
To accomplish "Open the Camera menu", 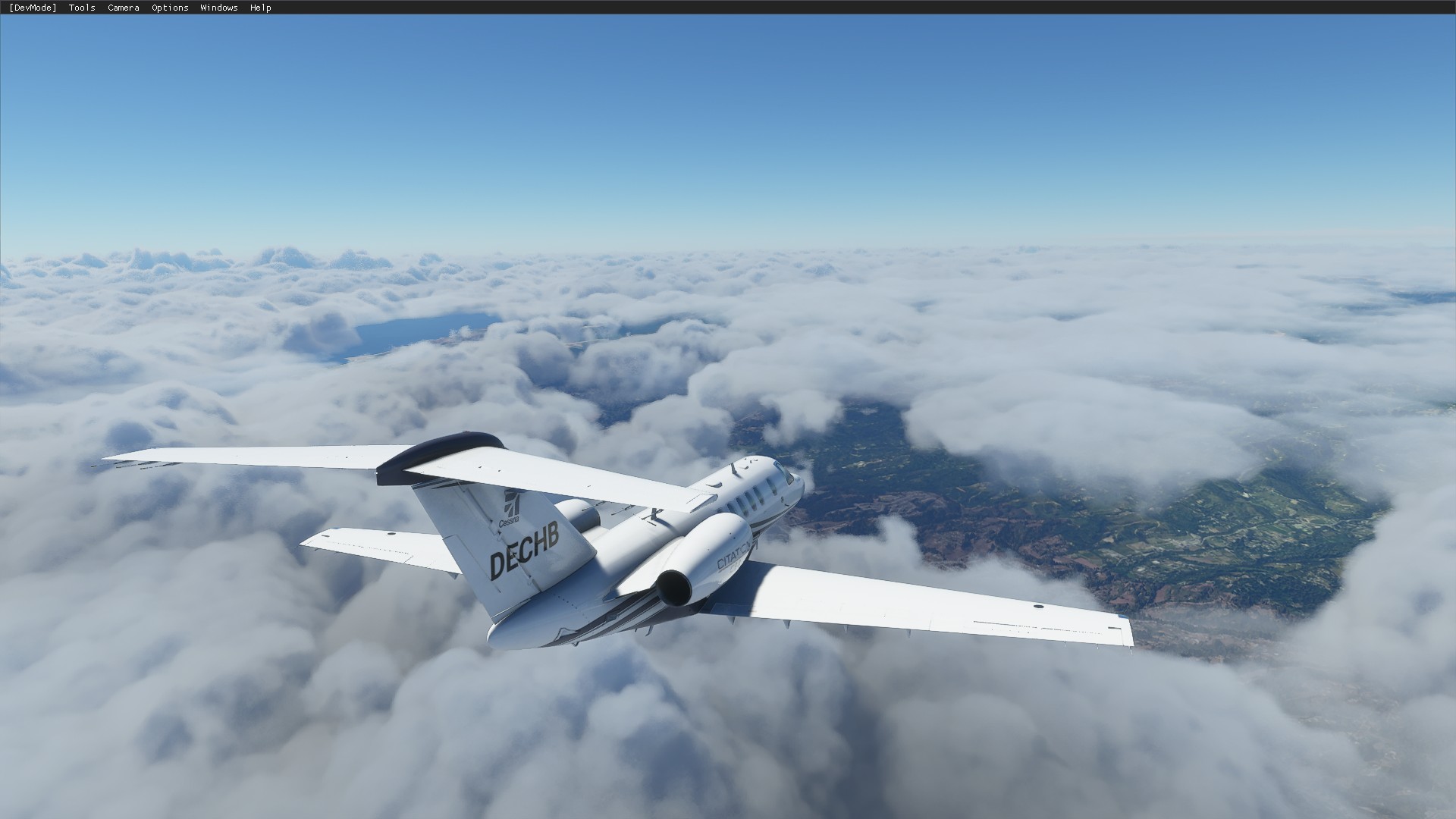I will pos(123,8).
